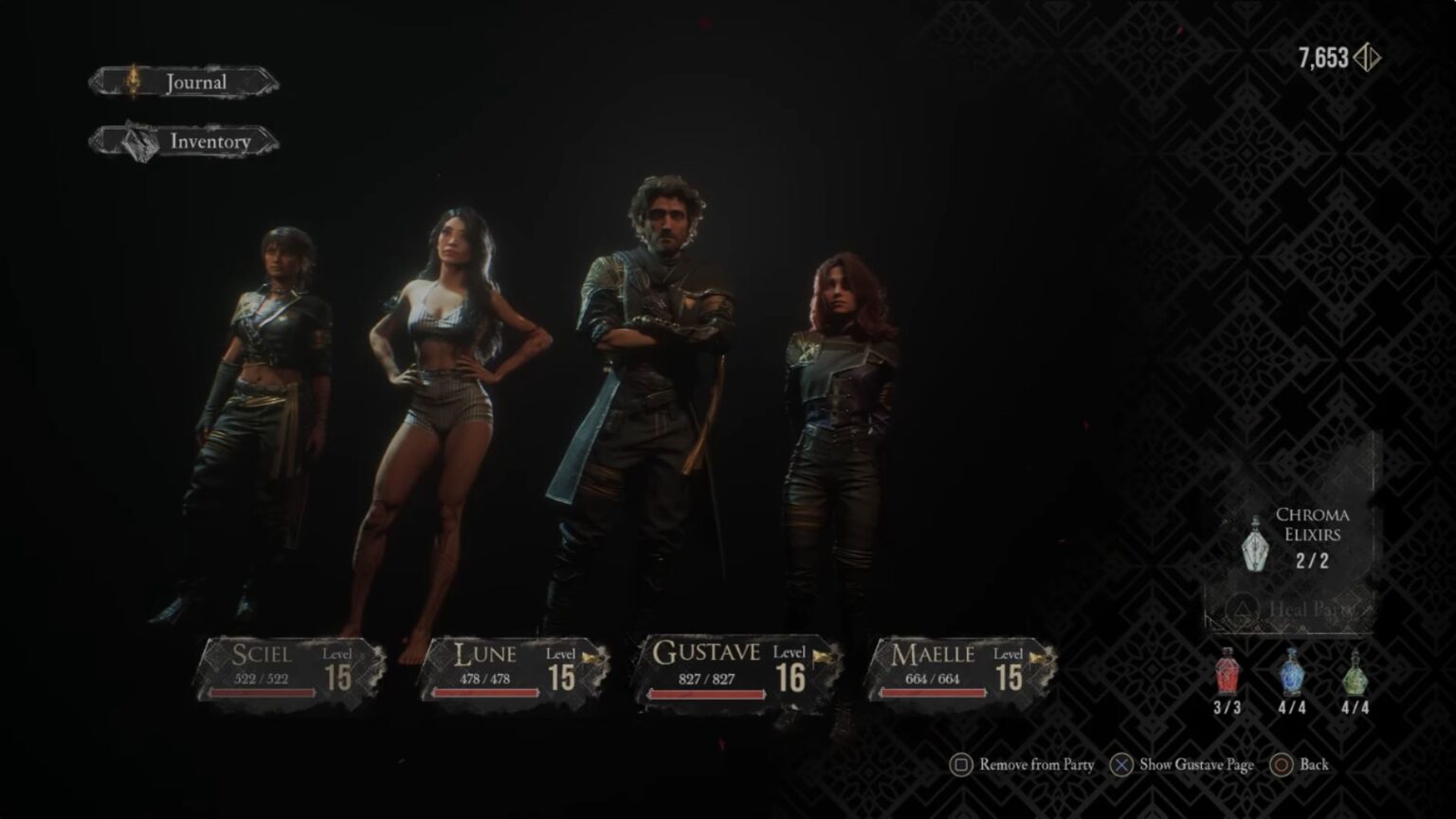
Task: Click the Square button icon beside Remove from Party
Action: click(x=961, y=764)
